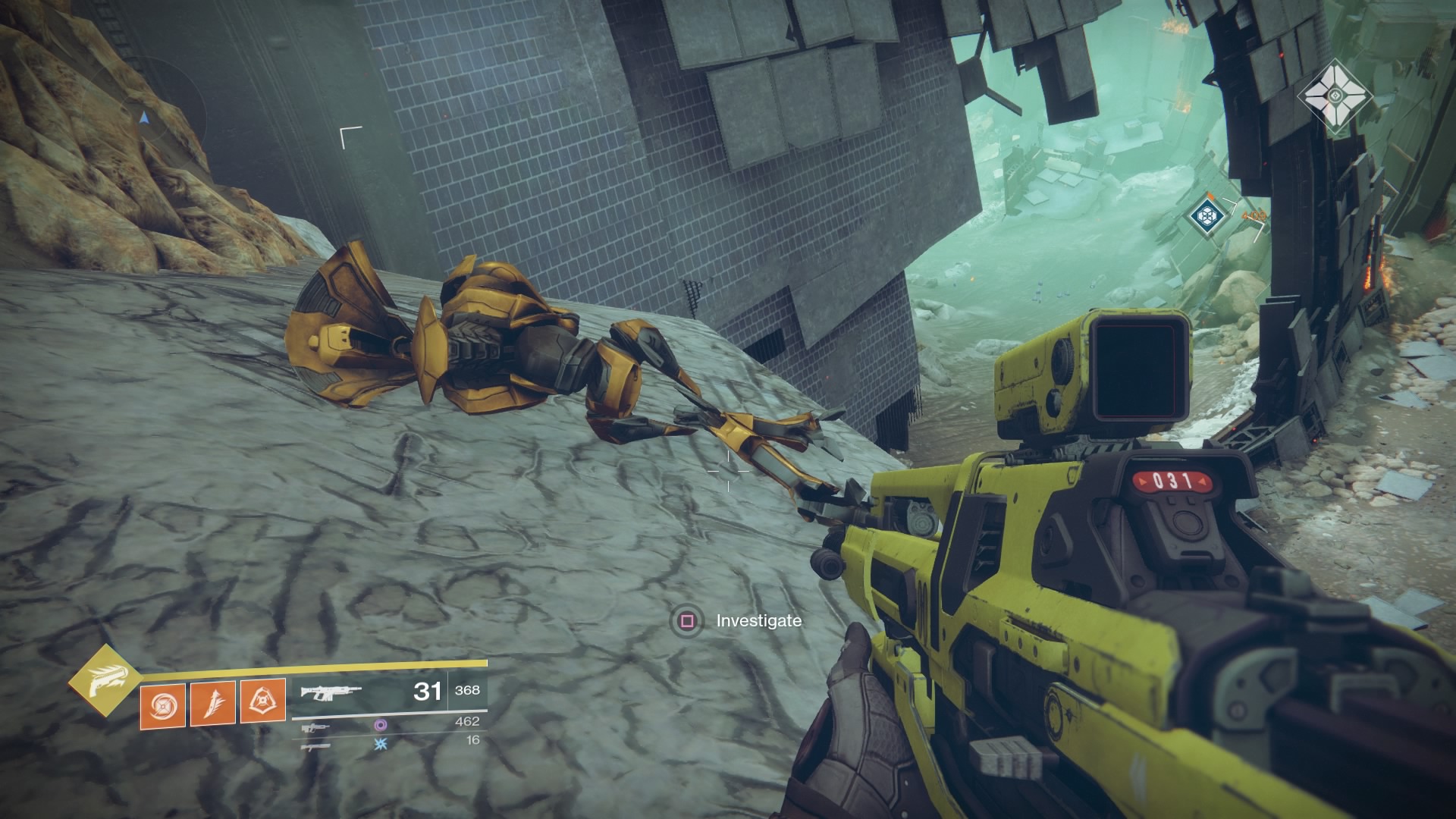
Task: Select the equipped auto rifle weapon icon
Action: tap(331, 692)
